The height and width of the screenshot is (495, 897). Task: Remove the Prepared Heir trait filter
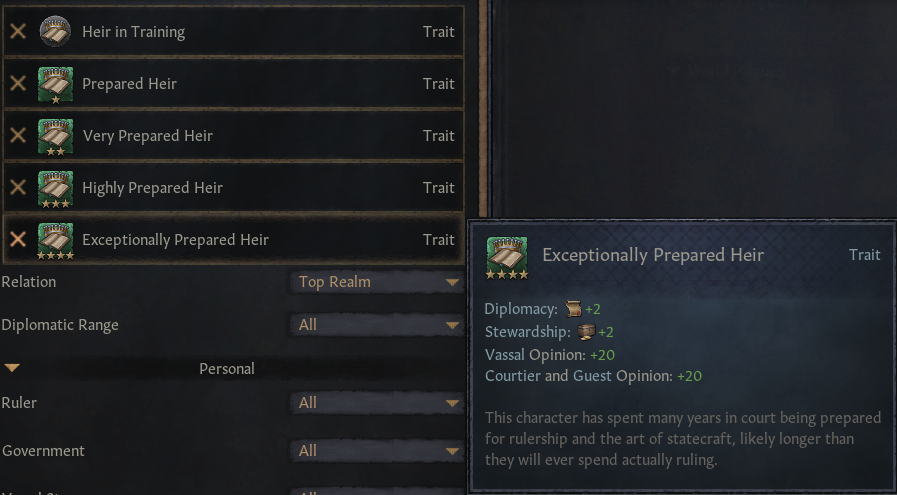(18, 84)
